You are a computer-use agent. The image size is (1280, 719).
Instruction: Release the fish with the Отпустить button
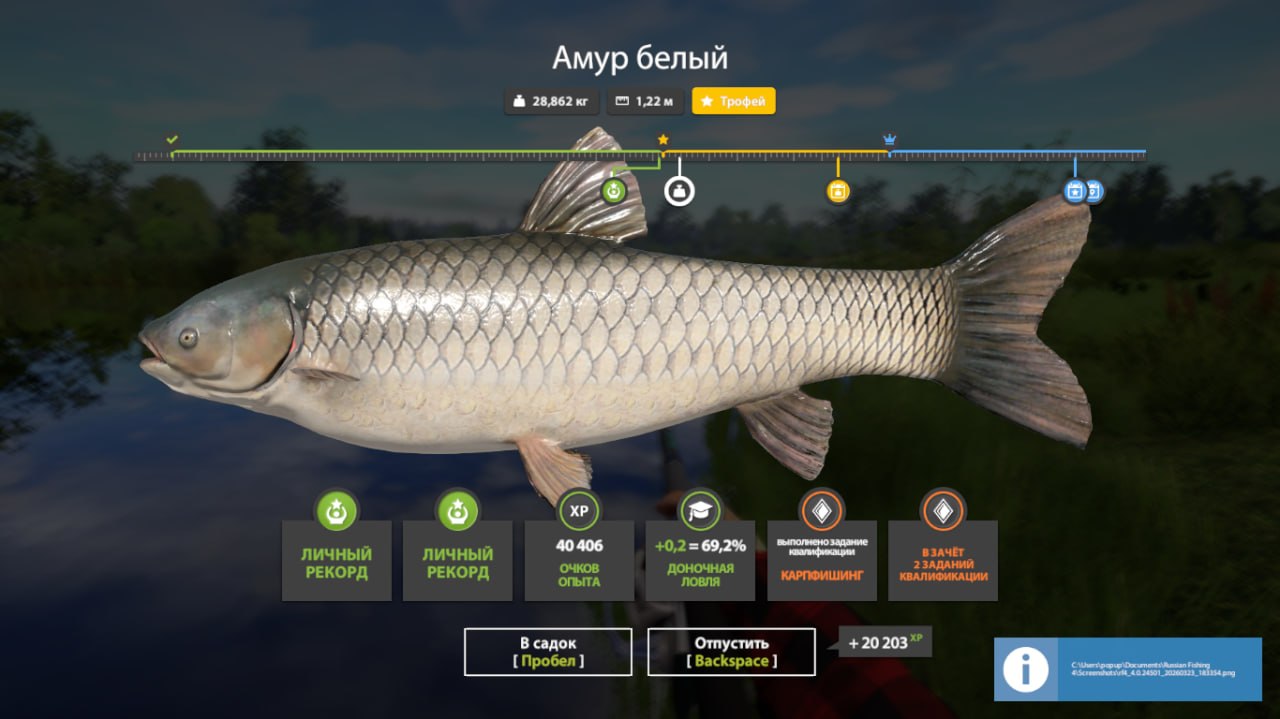[731, 651]
